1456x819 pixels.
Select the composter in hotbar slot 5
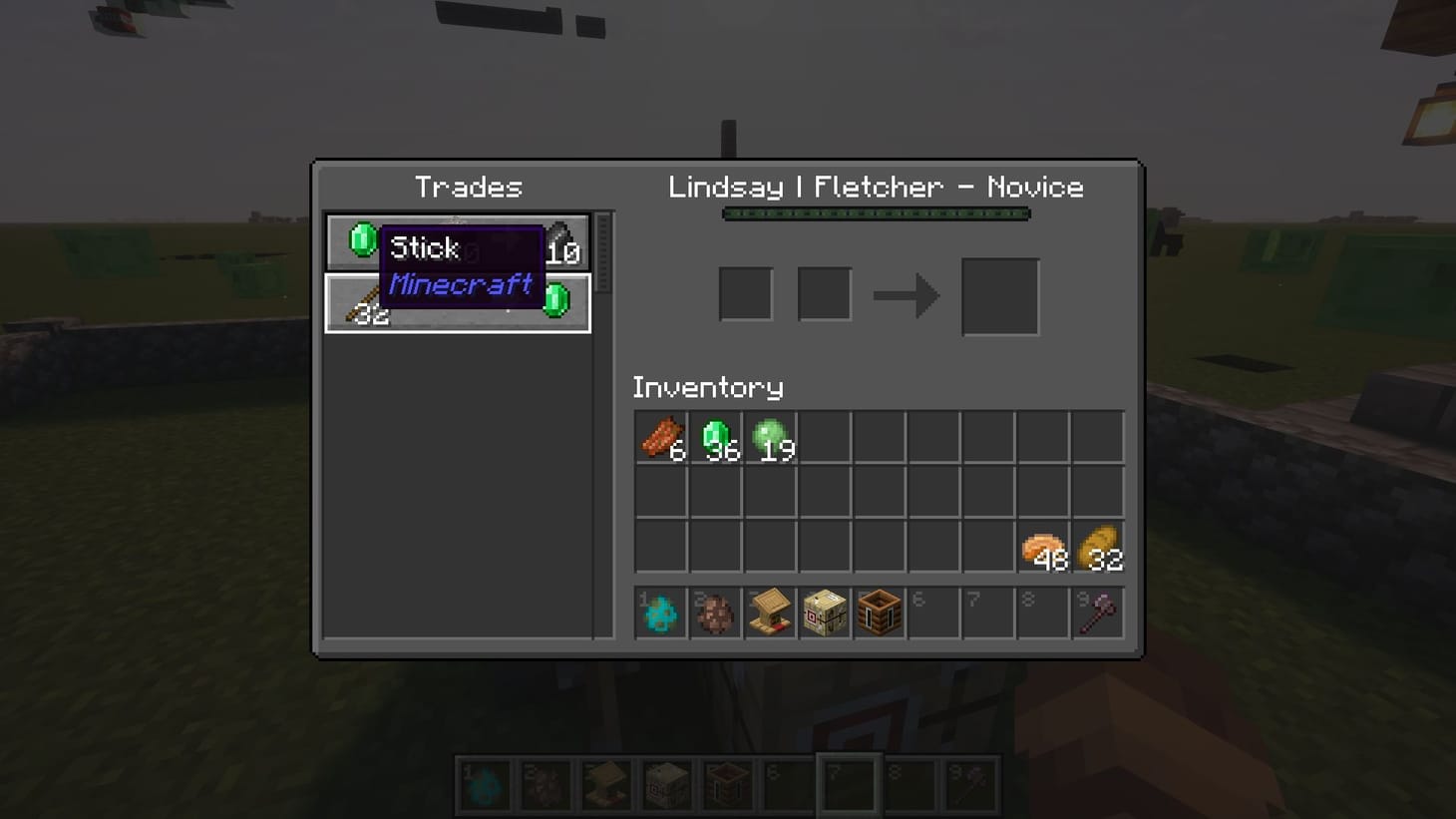coord(880,613)
